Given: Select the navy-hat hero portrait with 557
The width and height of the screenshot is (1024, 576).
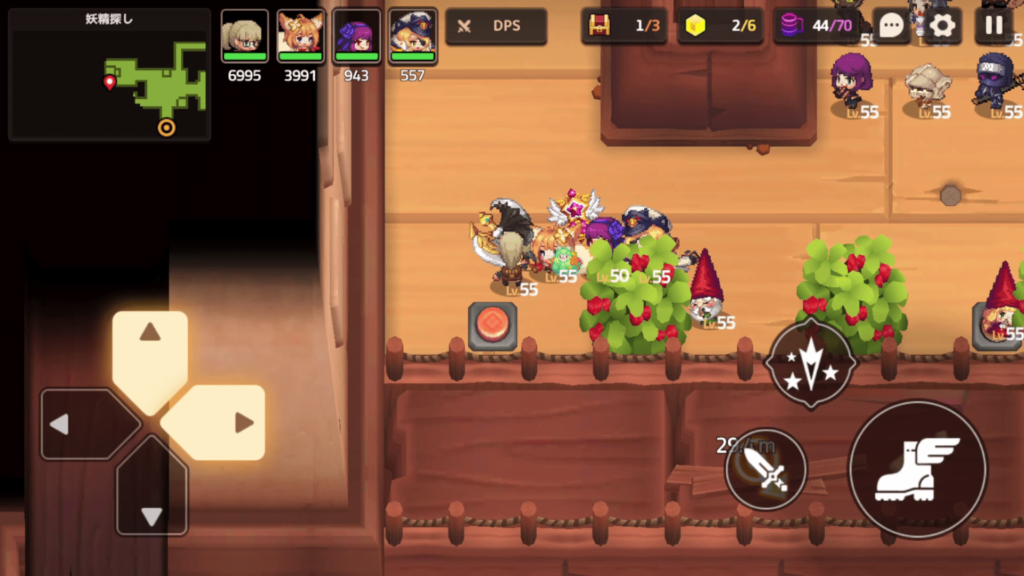Looking at the screenshot, I should tap(413, 38).
